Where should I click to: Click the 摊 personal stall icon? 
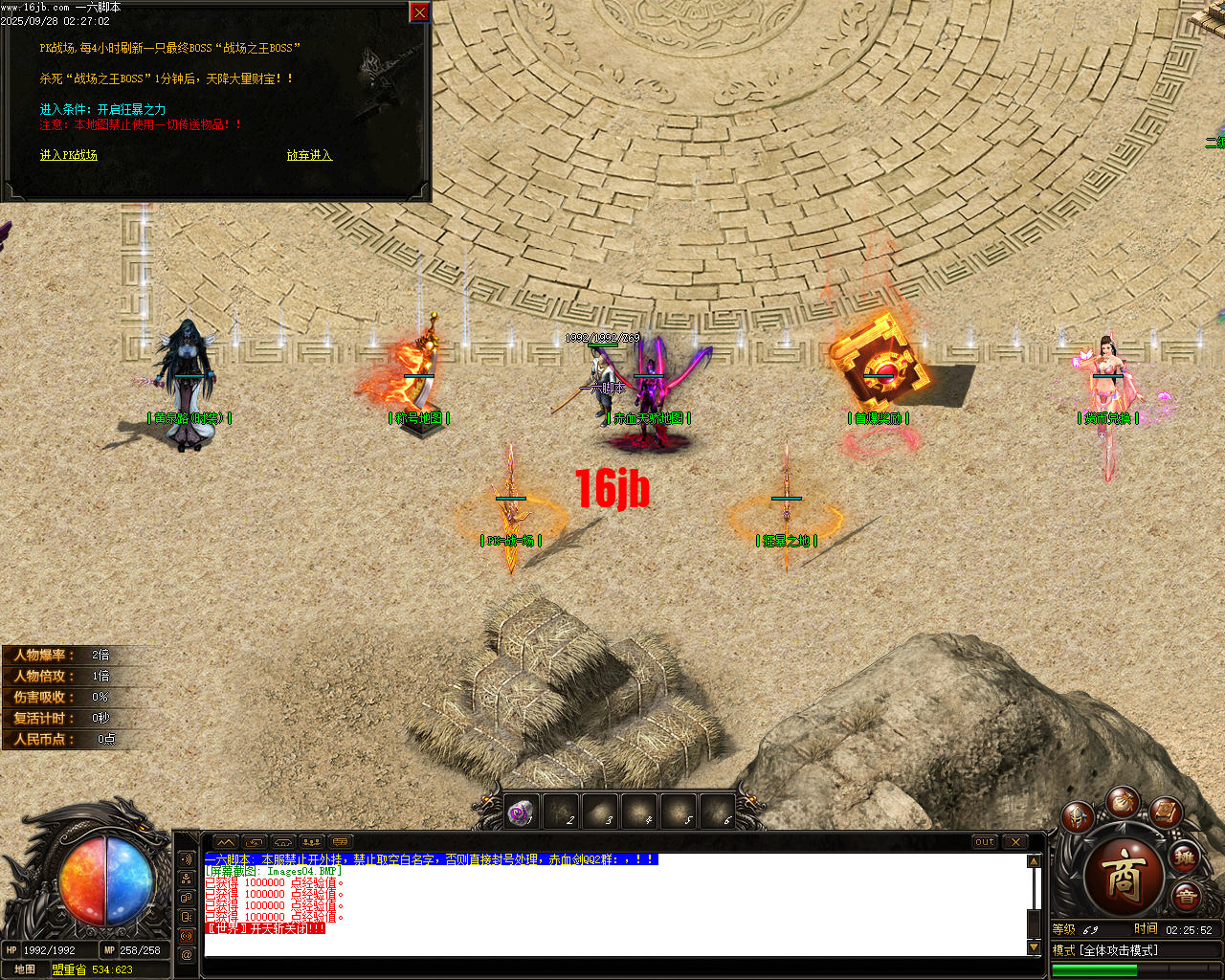point(1185,857)
